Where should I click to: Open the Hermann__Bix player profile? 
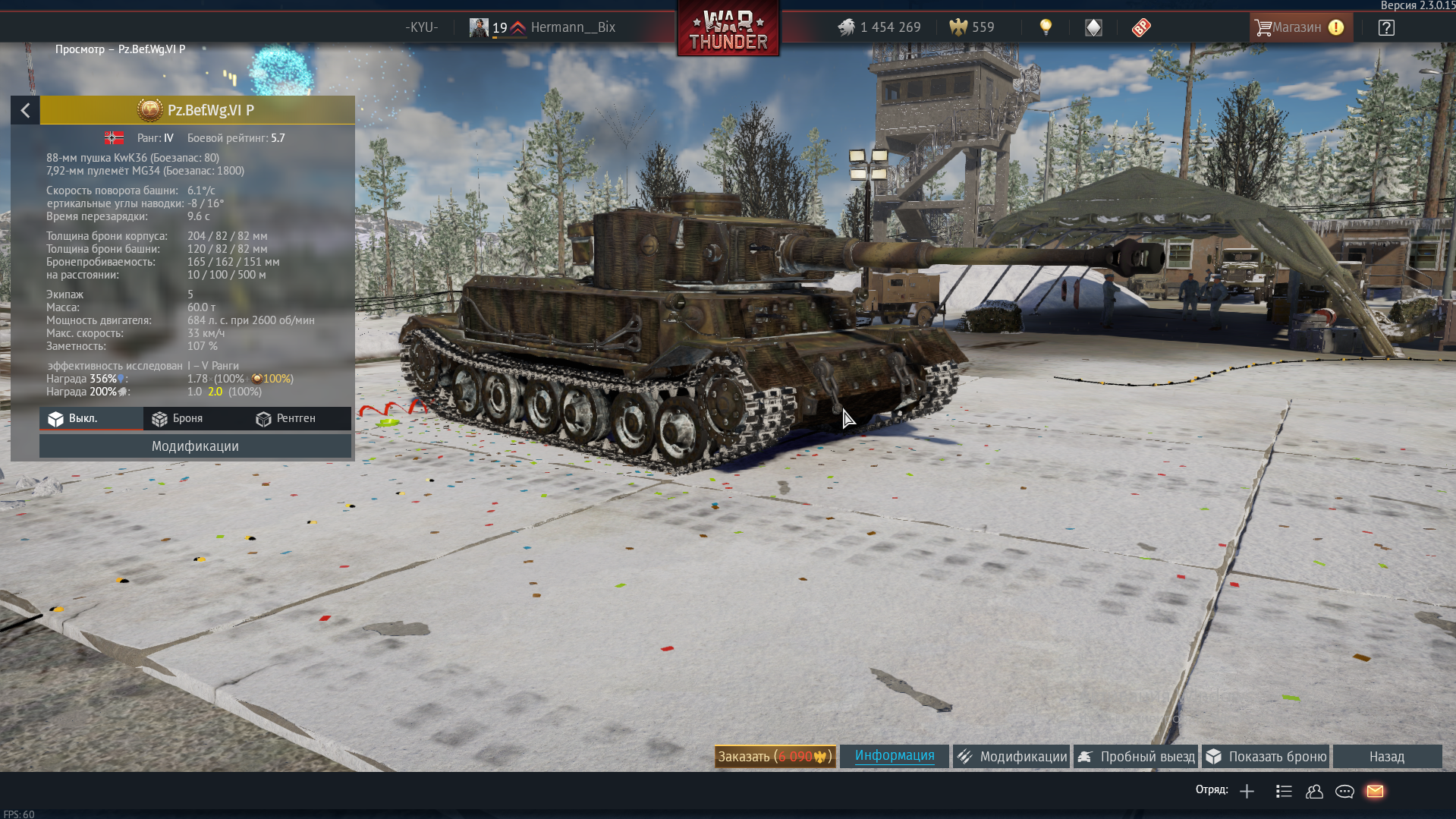(572, 28)
